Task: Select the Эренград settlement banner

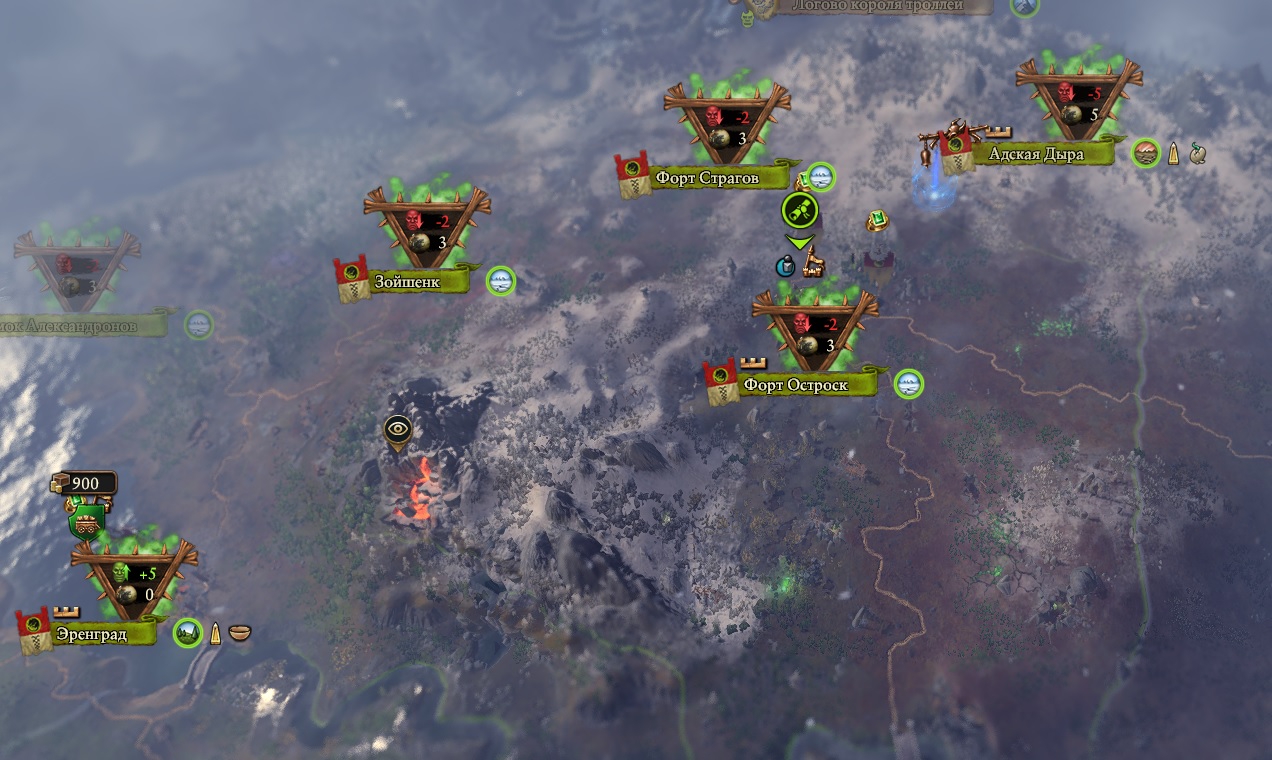Action: [x=90, y=634]
